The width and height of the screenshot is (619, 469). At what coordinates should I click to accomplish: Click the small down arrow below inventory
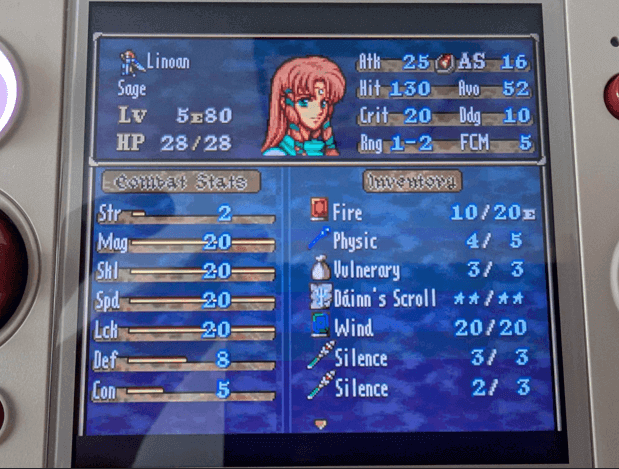[x=320, y=424]
